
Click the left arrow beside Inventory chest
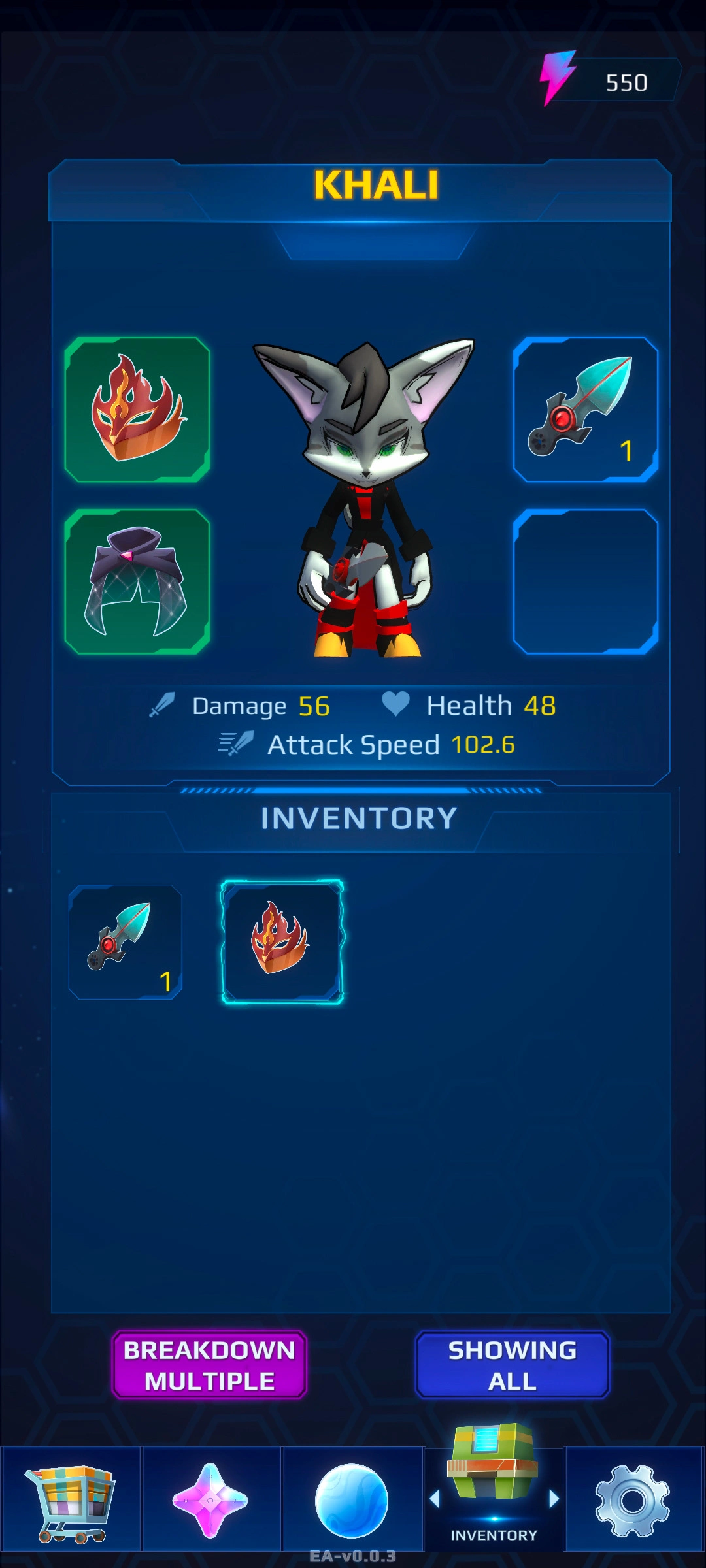tap(435, 1499)
